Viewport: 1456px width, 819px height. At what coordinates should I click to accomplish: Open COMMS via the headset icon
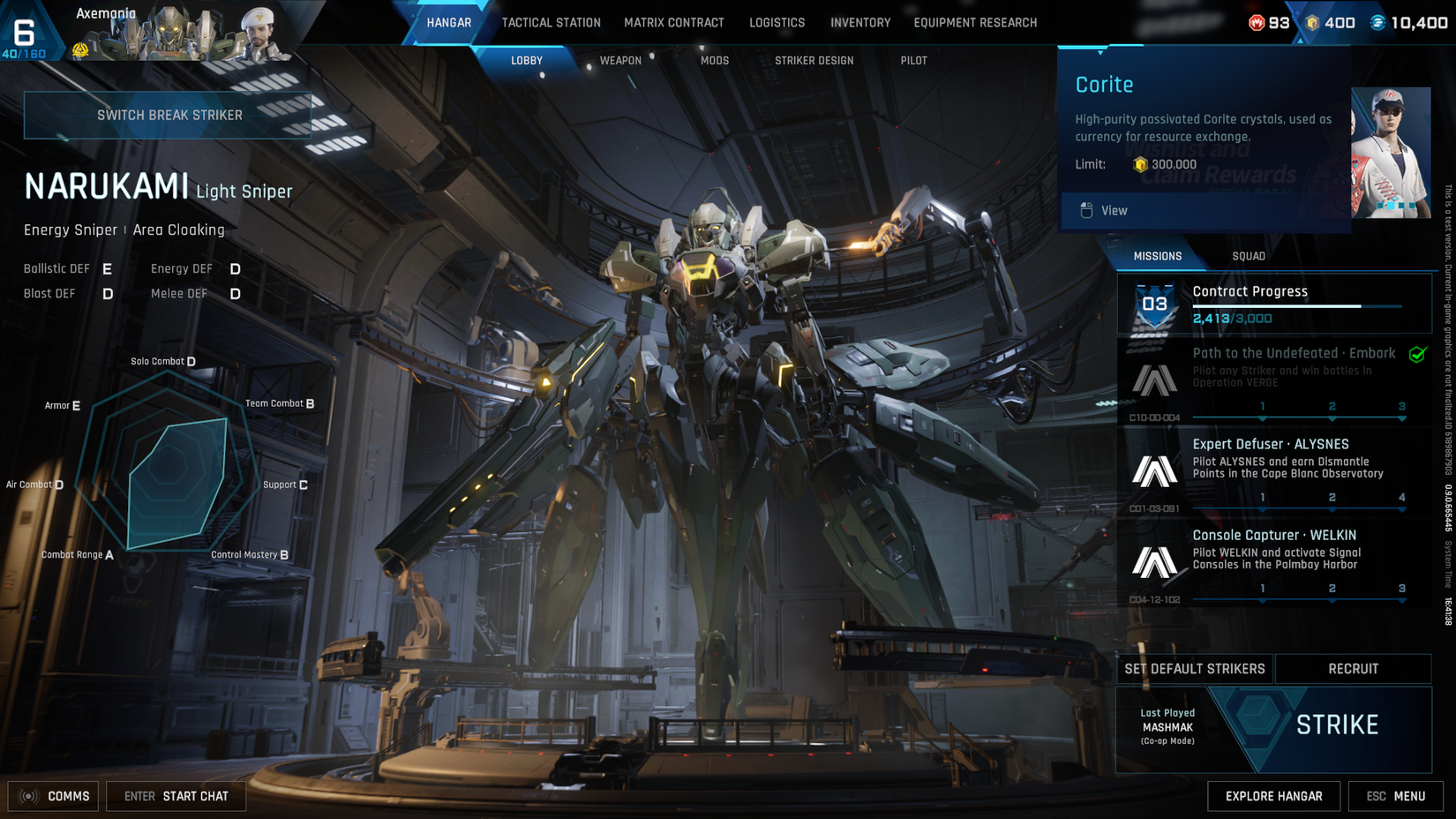pos(27,796)
